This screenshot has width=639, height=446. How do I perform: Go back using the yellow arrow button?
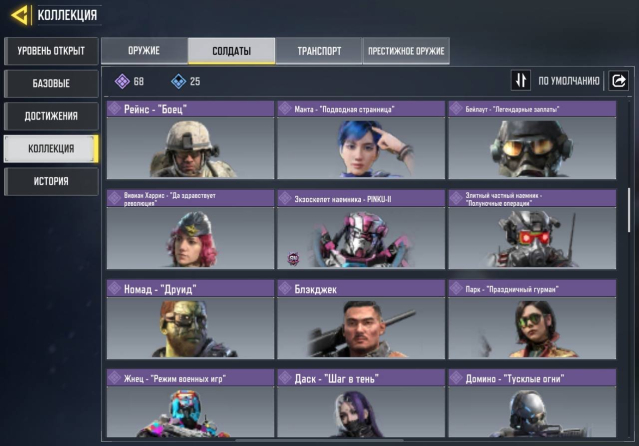pyautogui.click(x=18, y=15)
